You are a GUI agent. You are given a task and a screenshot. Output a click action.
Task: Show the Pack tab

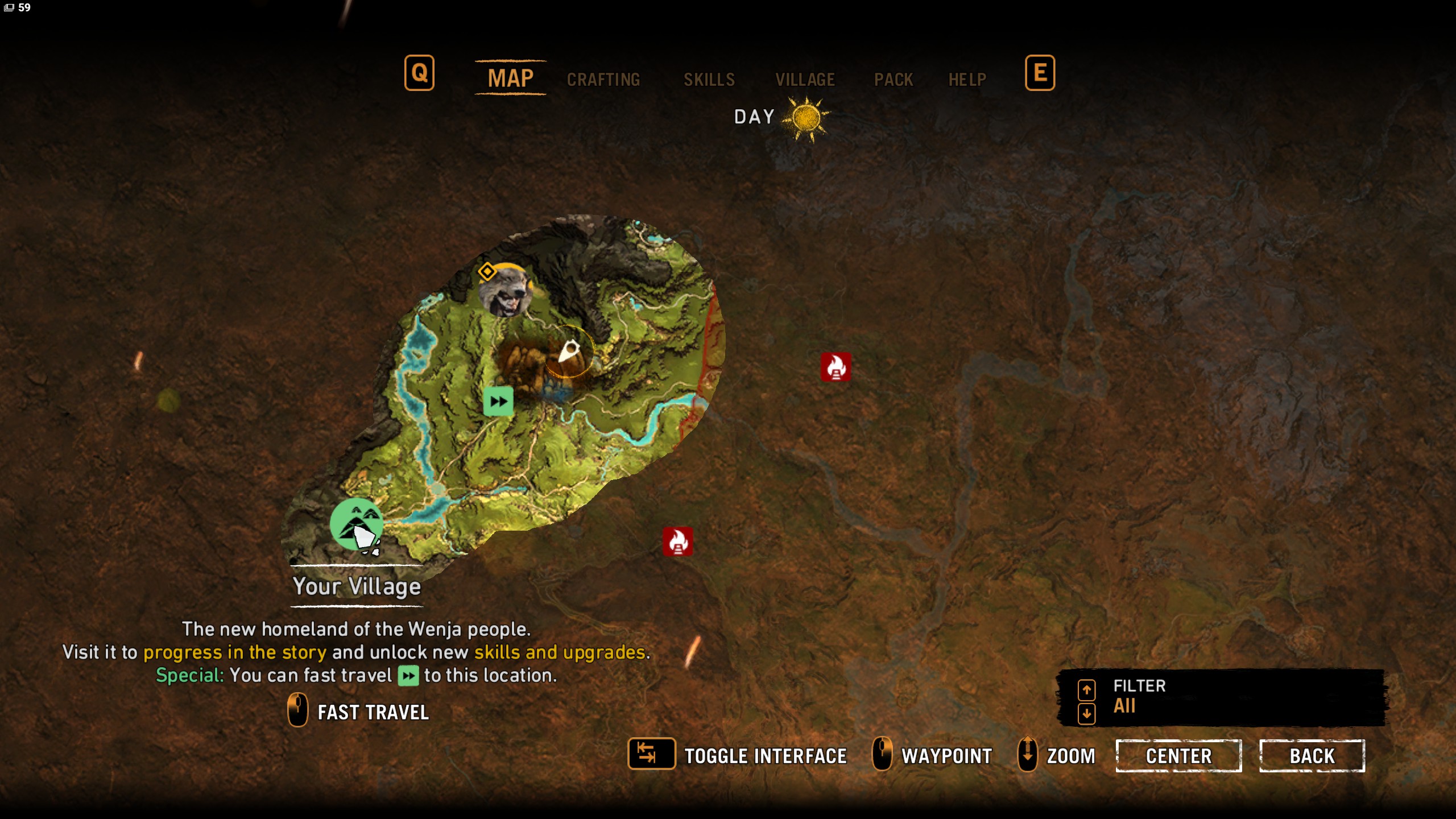click(x=893, y=79)
